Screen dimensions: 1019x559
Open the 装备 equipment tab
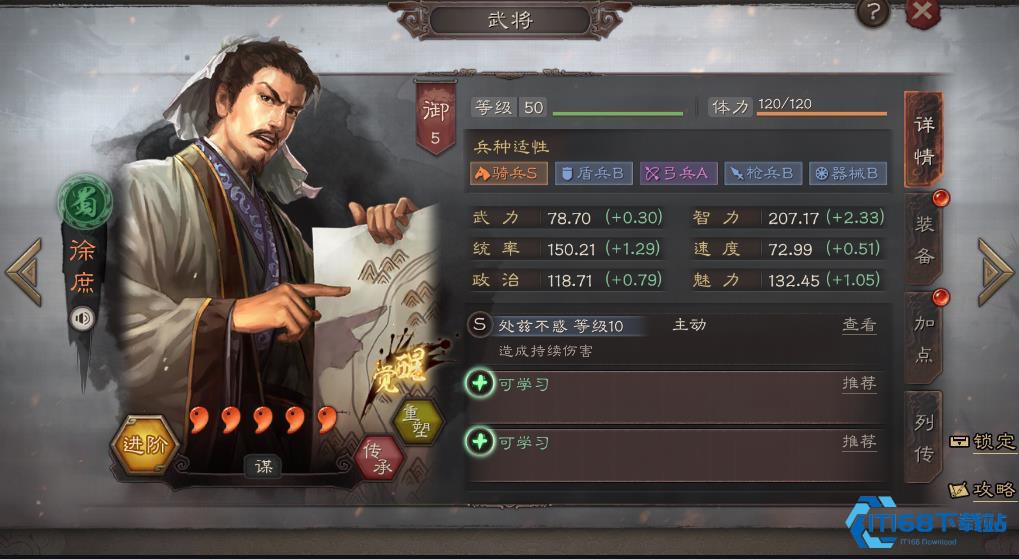pyautogui.click(x=924, y=240)
